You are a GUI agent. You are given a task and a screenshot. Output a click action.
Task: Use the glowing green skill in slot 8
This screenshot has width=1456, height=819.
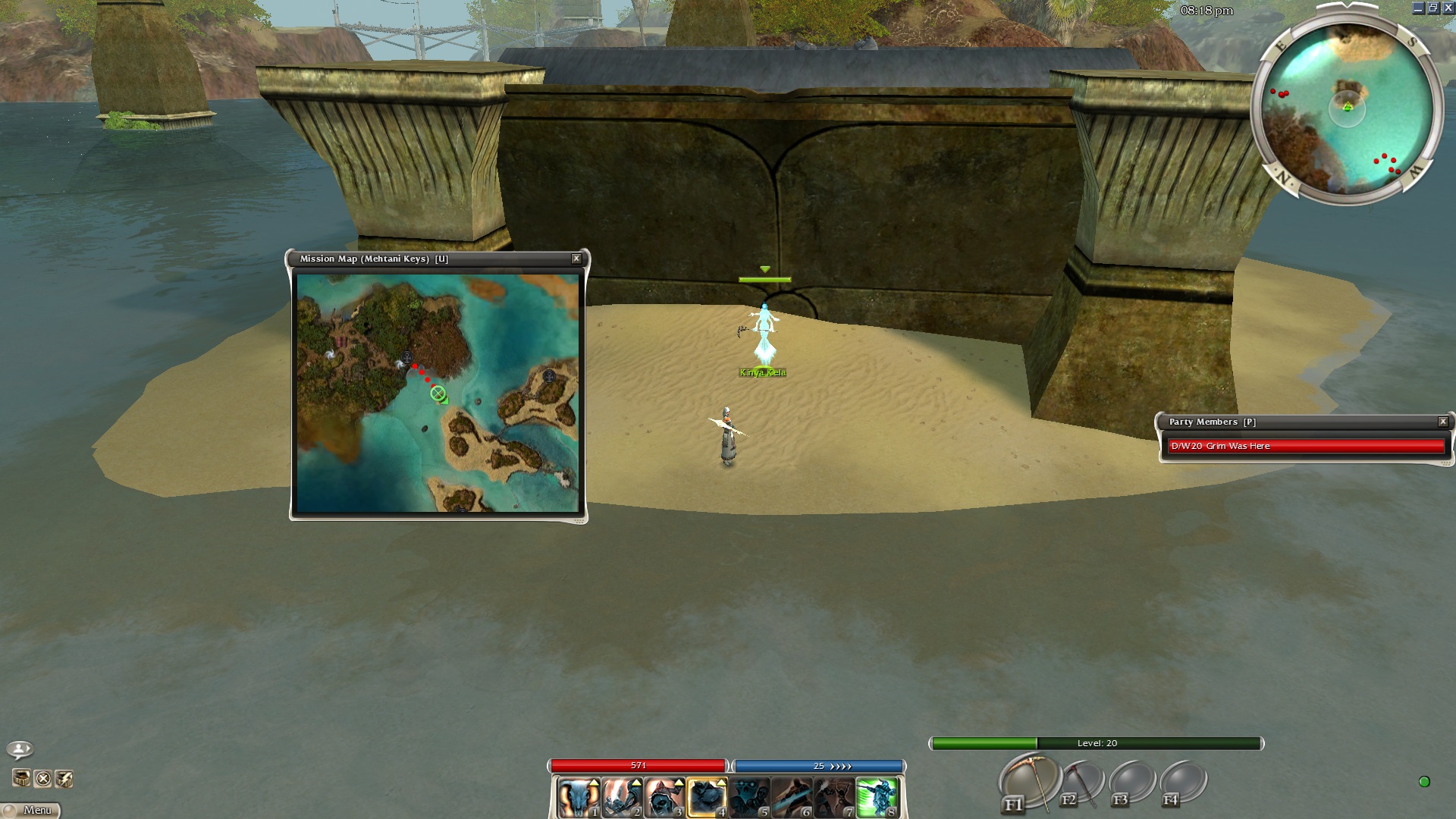point(877,798)
